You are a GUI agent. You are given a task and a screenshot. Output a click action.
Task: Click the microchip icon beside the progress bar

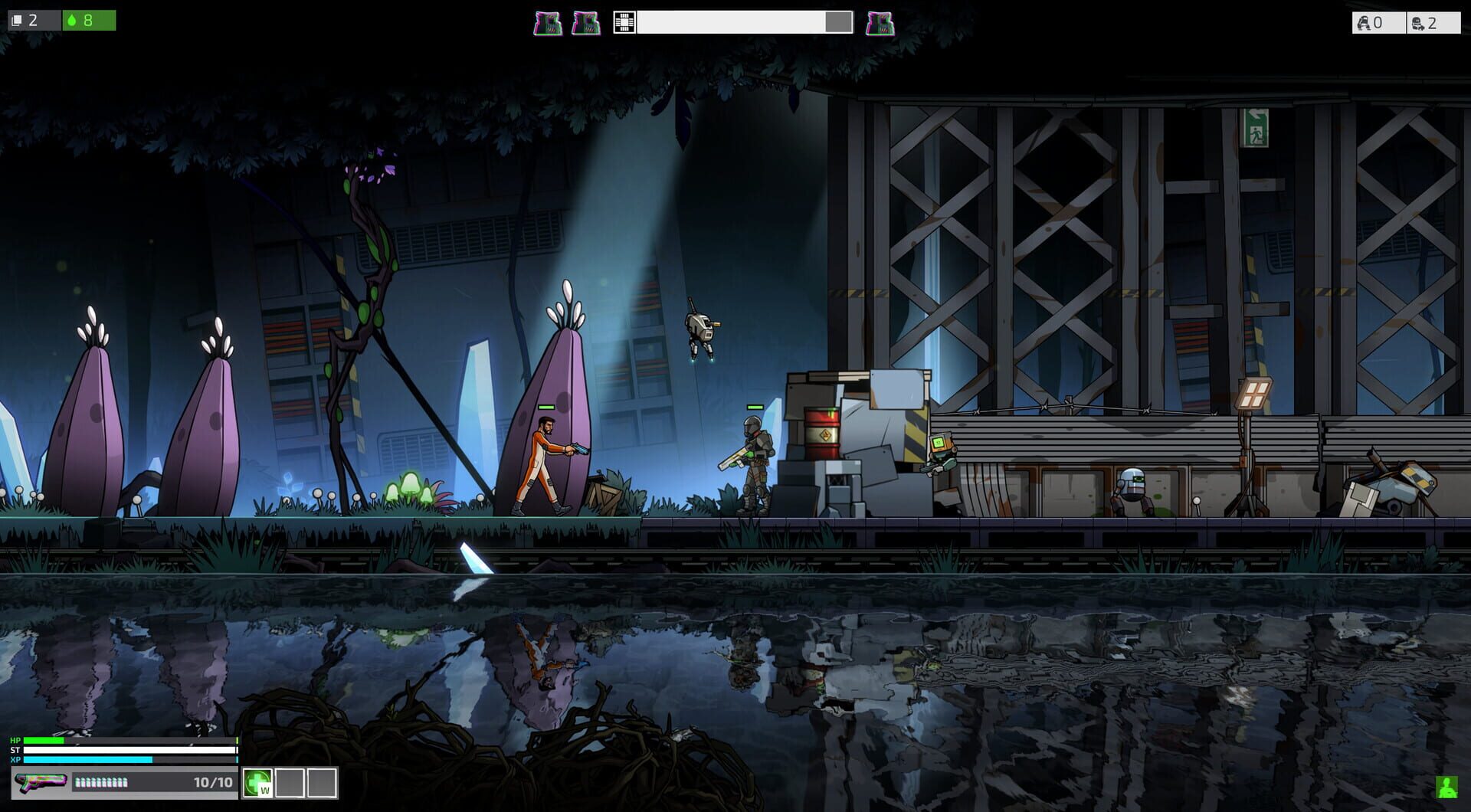[x=624, y=23]
